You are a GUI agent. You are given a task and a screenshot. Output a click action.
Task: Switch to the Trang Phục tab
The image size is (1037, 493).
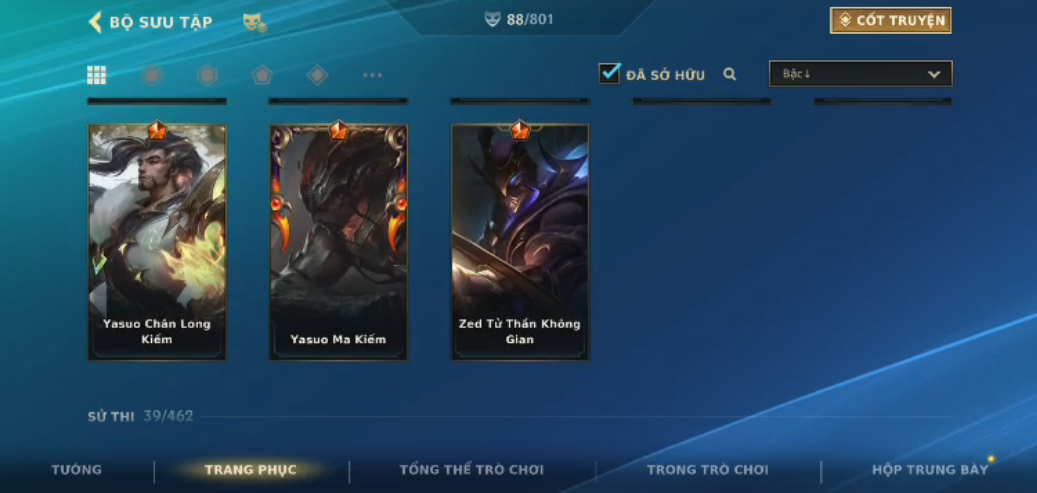(250, 470)
